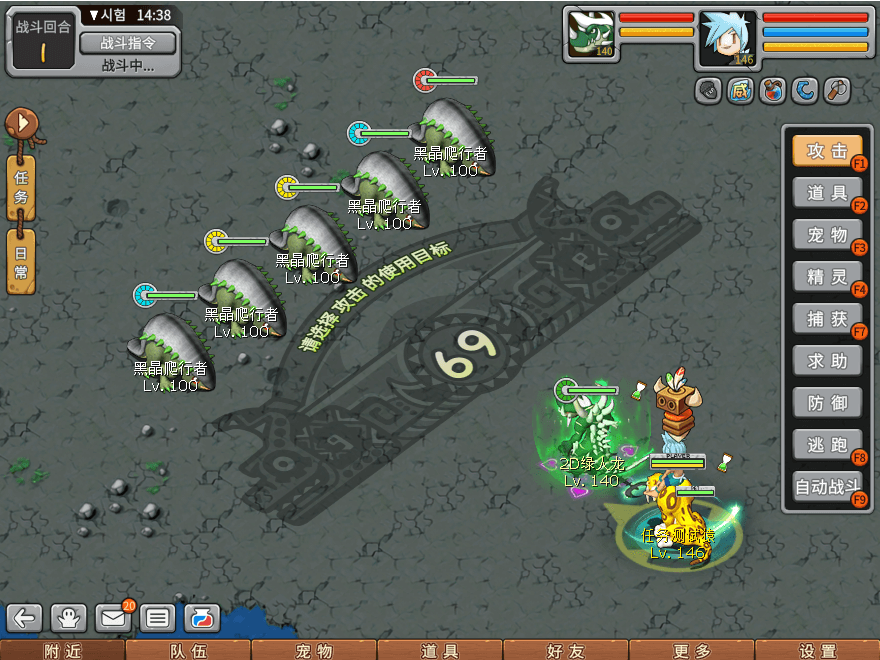Choose the 捕获 (Capture) command
This screenshot has height=660, width=880.
(827, 318)
